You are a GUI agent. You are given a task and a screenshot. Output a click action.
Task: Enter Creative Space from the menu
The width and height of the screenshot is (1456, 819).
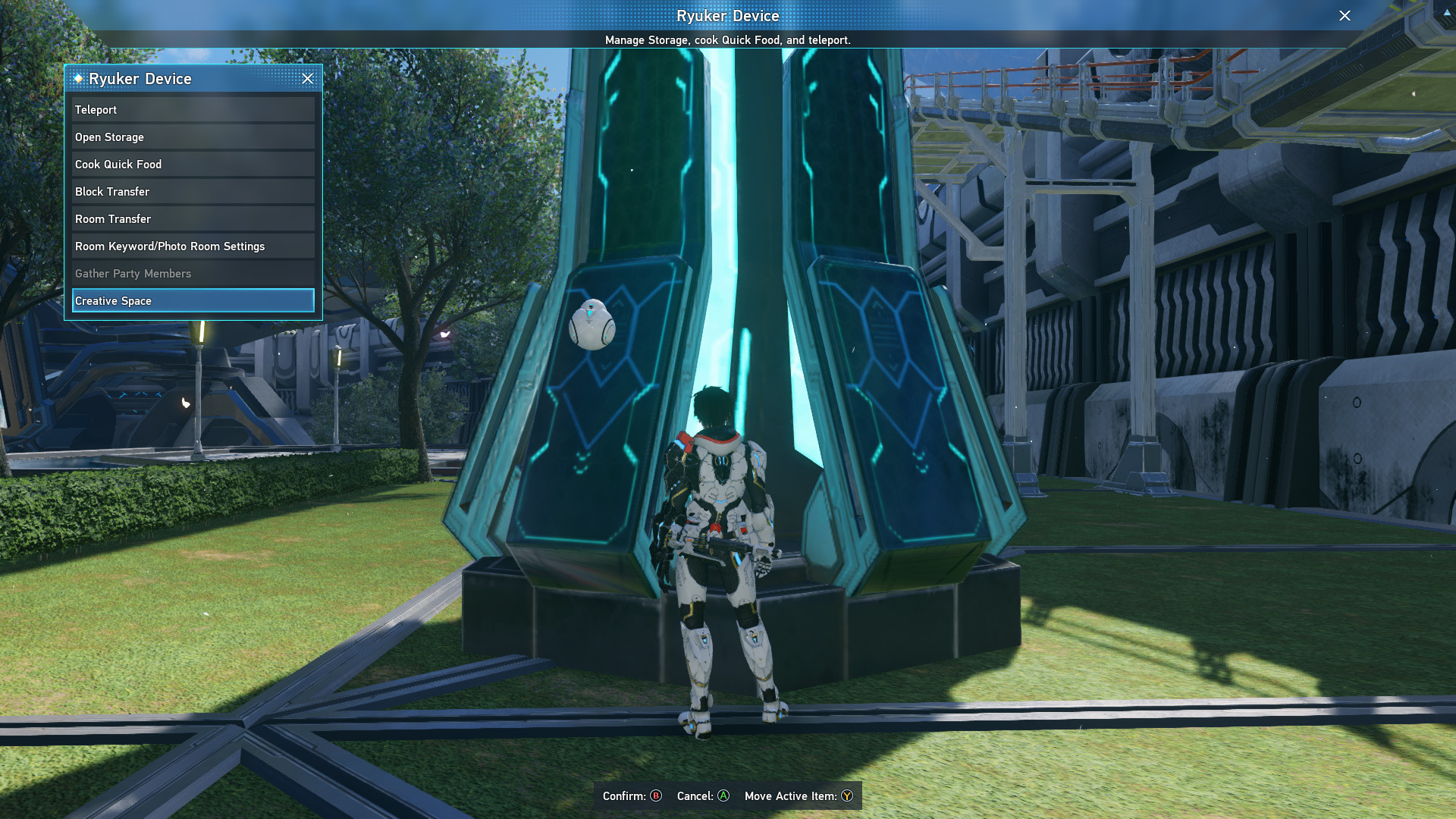pyautogui.click(x=193, y=301)
